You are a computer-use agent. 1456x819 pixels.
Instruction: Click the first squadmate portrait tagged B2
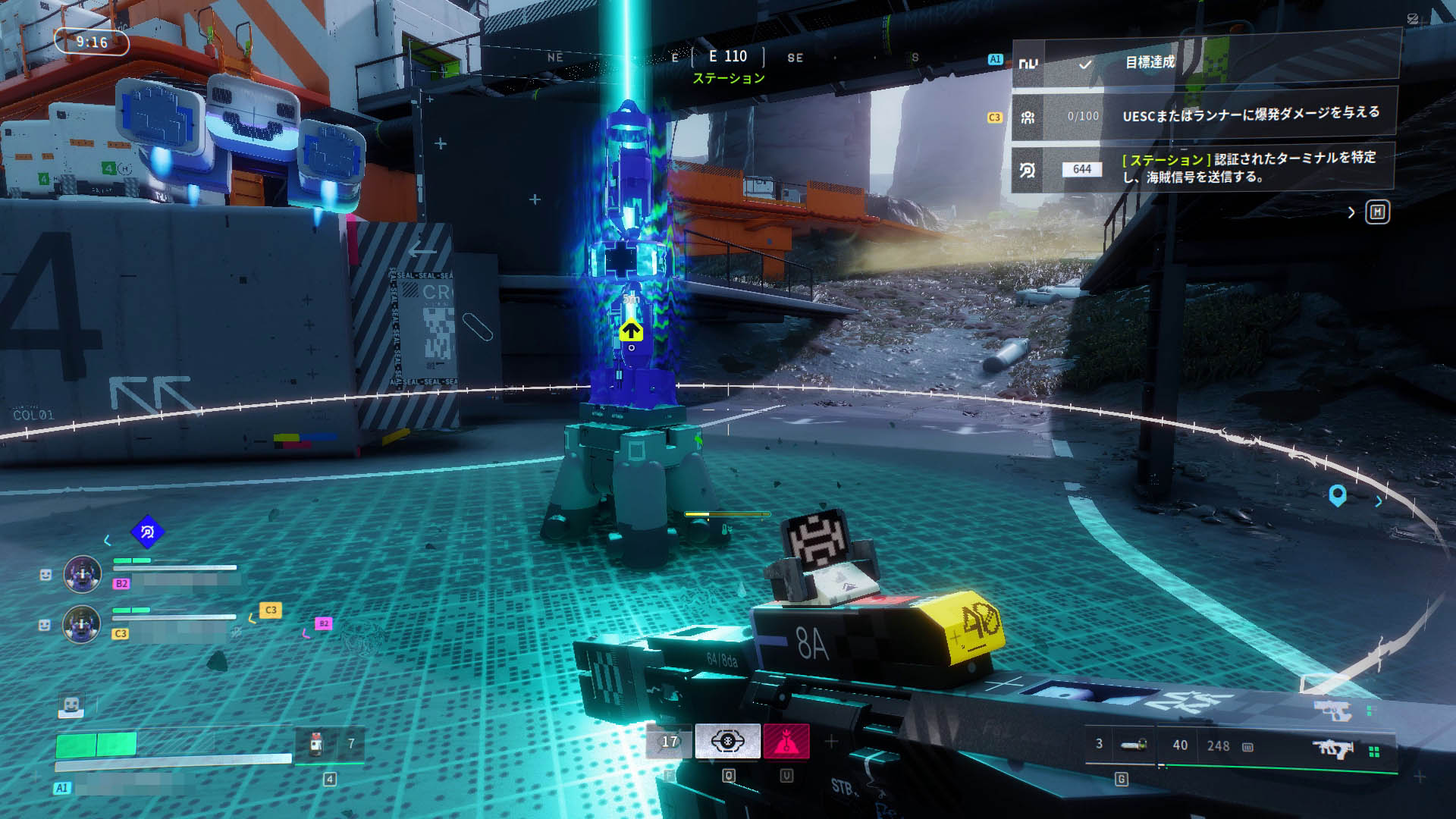coord(82,574)
